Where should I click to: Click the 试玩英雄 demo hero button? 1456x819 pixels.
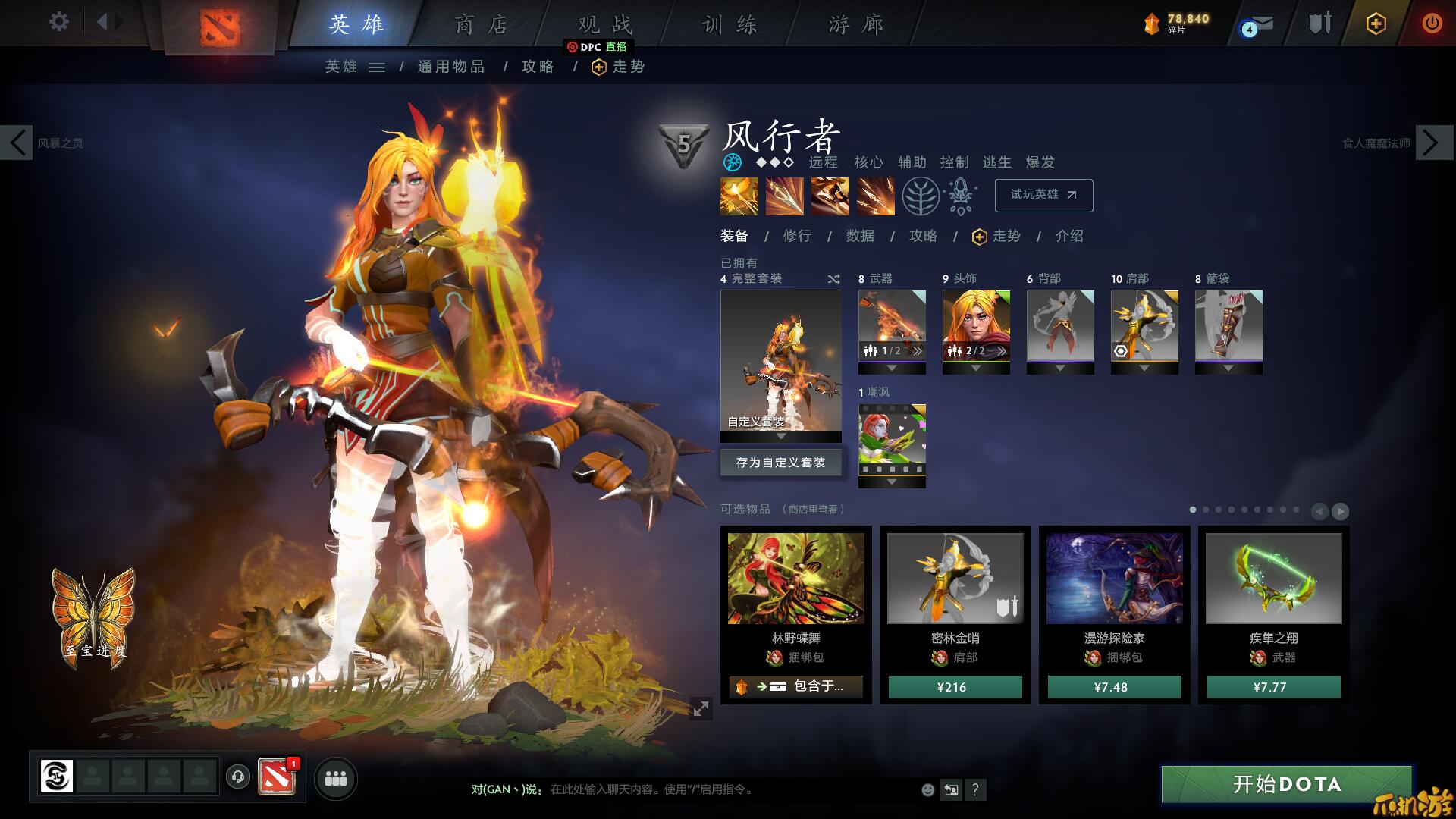click(x=1043, y=195)
